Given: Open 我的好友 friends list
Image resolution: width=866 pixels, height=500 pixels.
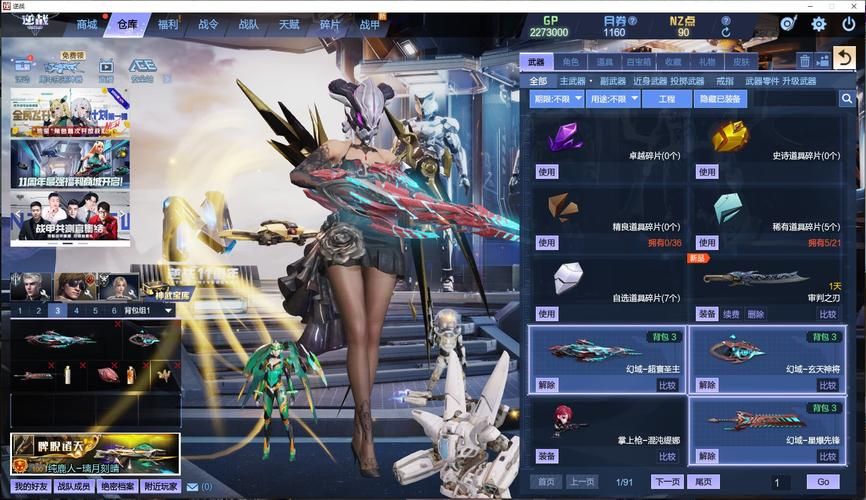Looking at the screenshot, I should [x=31, y=487].
